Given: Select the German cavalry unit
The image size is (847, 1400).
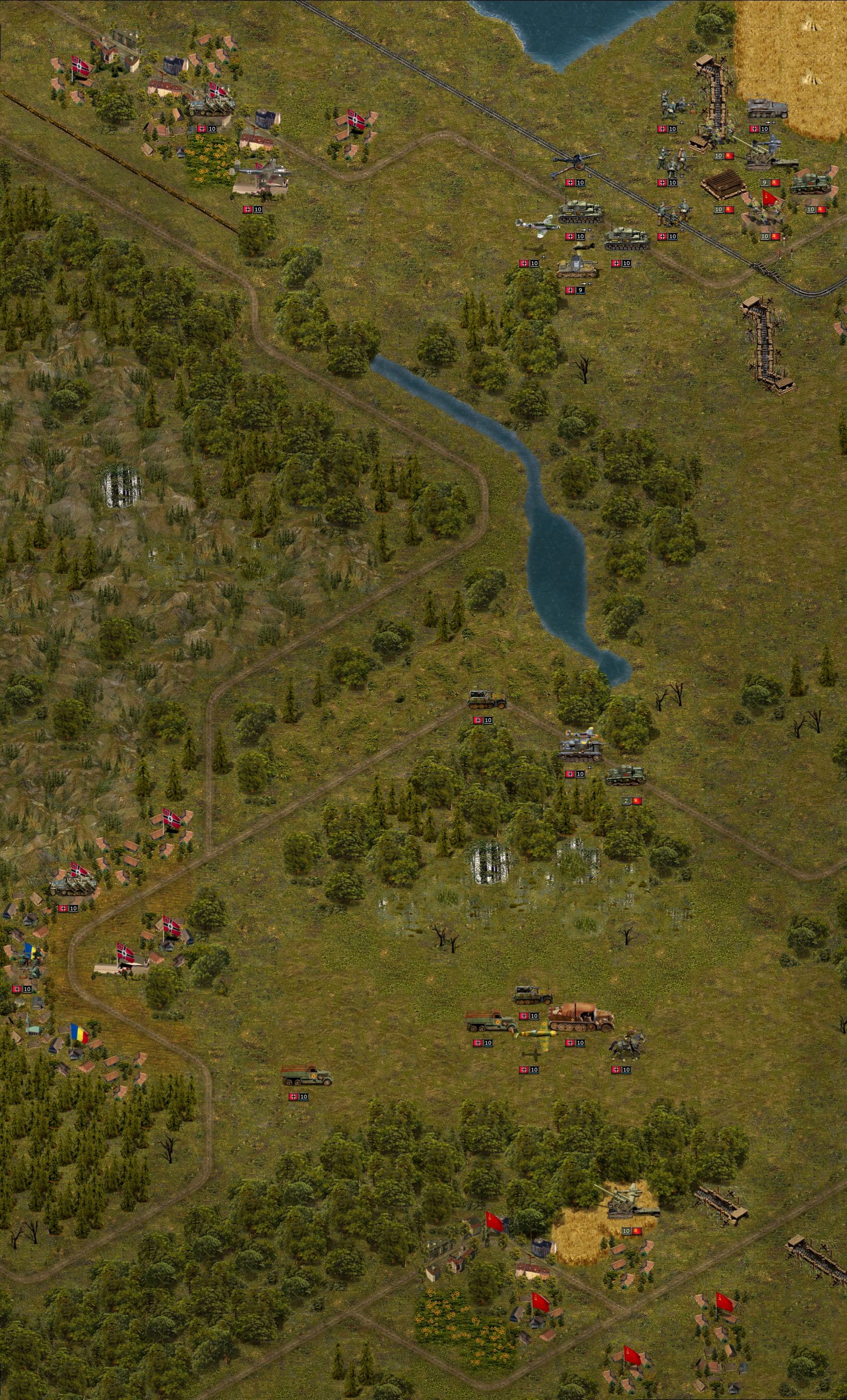Looking at the screenshot, I should (627, 1045).
